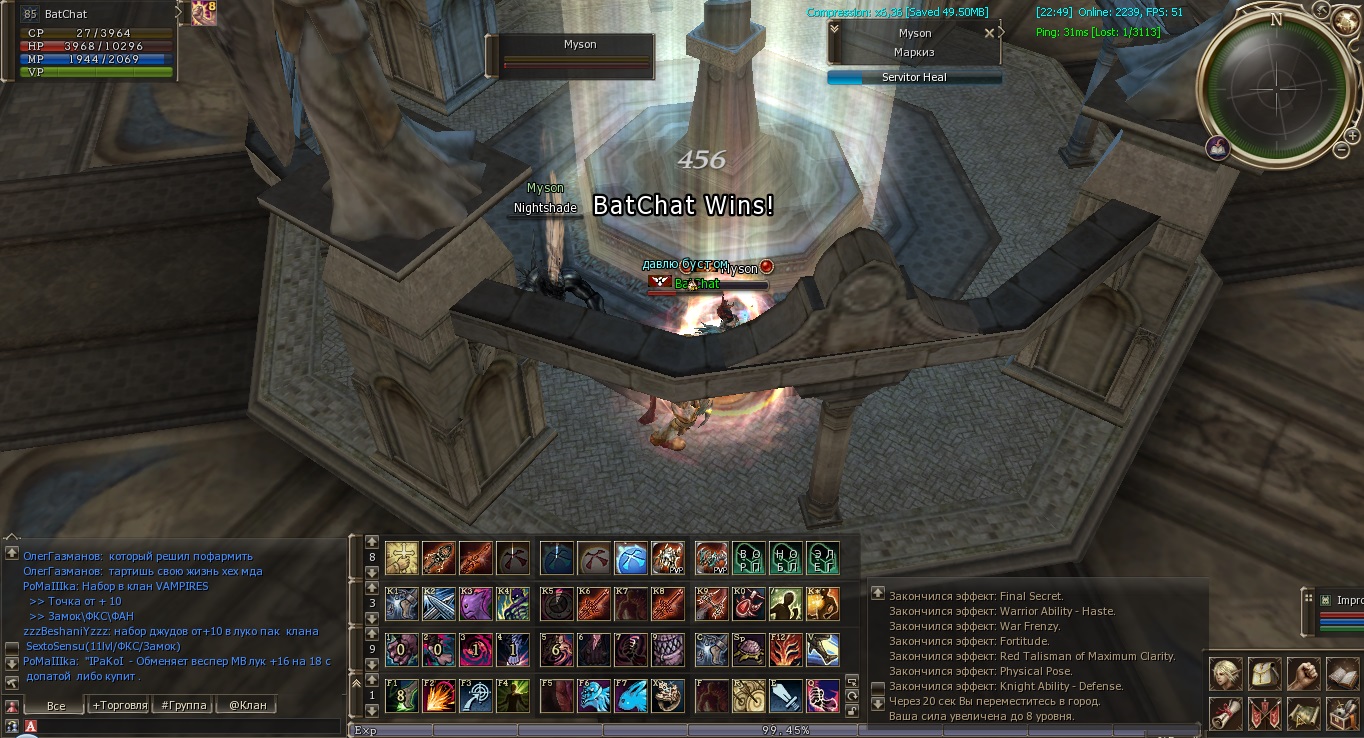
Task: Open the skills book icon
Action: [1342, 676]
